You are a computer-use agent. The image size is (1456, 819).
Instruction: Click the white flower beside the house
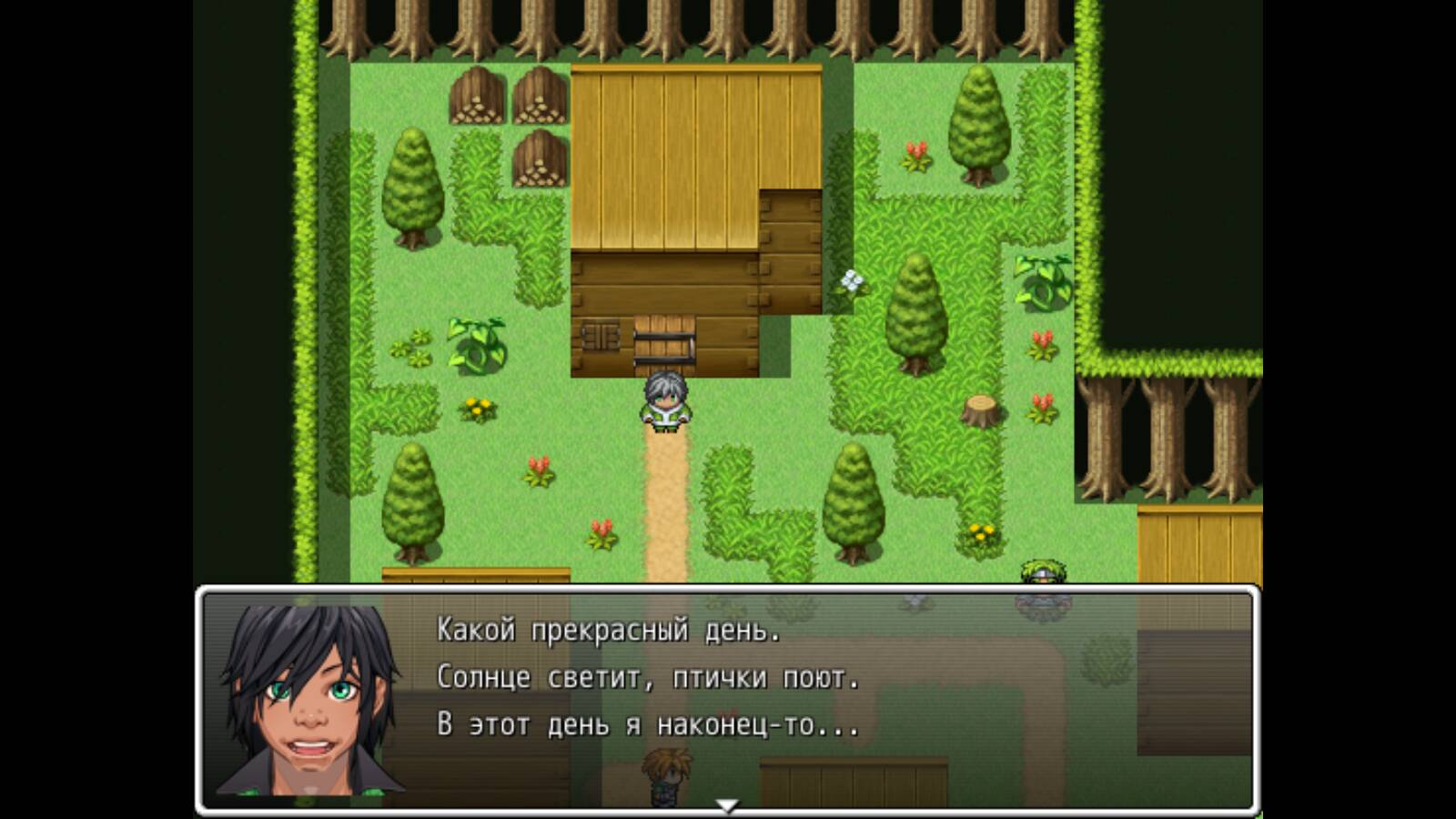[x=851, y=282]
